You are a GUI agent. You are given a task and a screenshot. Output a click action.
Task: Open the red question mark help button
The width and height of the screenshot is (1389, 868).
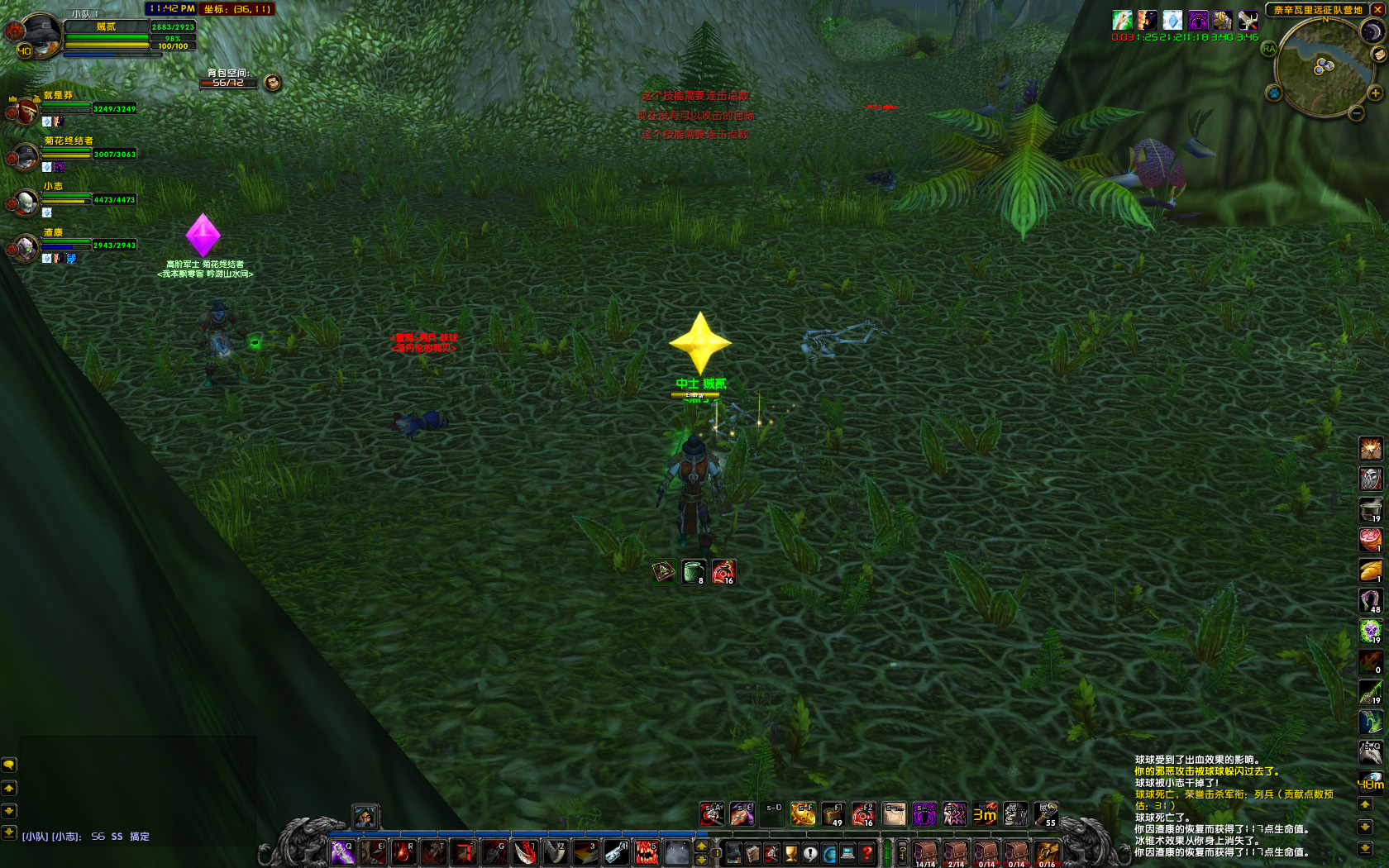(x=866, y=853)
